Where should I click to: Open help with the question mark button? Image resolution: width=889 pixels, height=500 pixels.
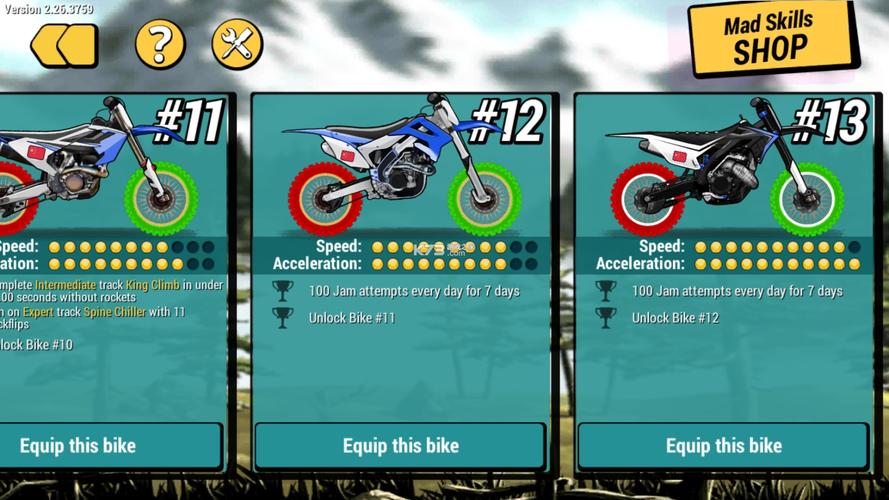[x=160, y=44]
